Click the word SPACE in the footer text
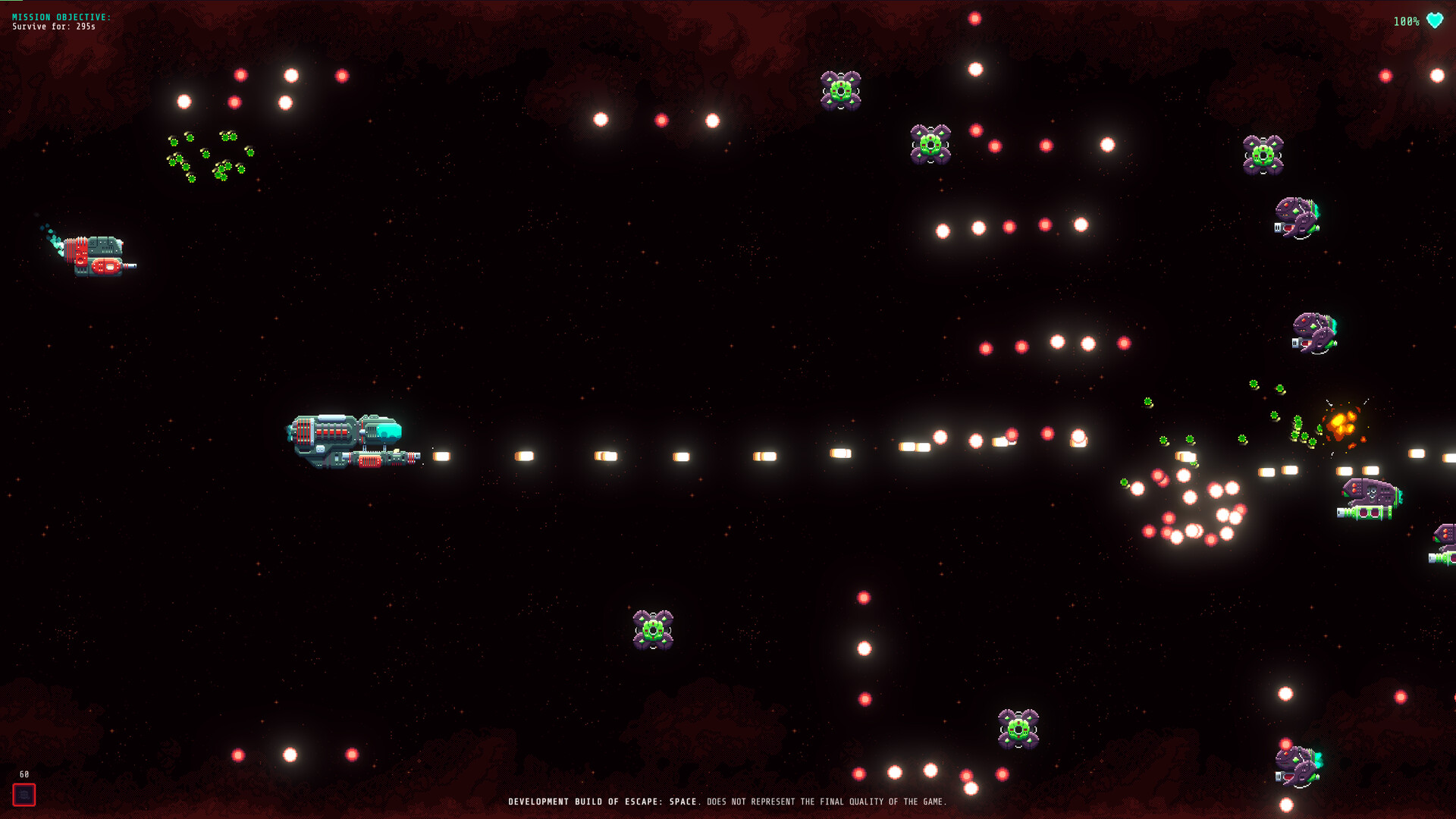This screenshot has height=819, width=1456. click(682, 801)
